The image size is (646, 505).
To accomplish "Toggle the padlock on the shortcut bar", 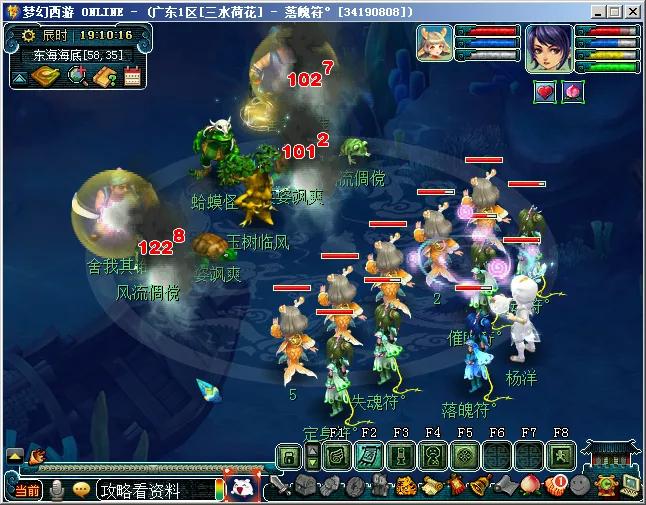I will tap(289, 456).
